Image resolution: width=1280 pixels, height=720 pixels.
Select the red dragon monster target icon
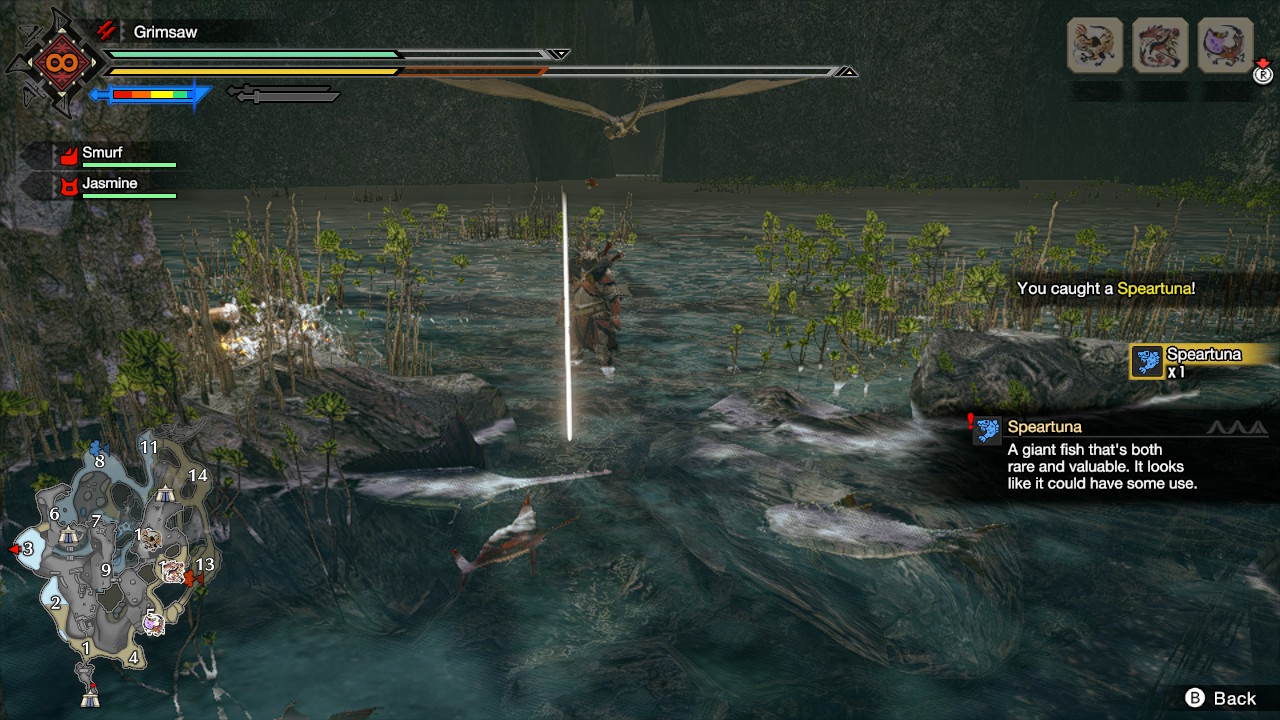tap(1160, 45)
